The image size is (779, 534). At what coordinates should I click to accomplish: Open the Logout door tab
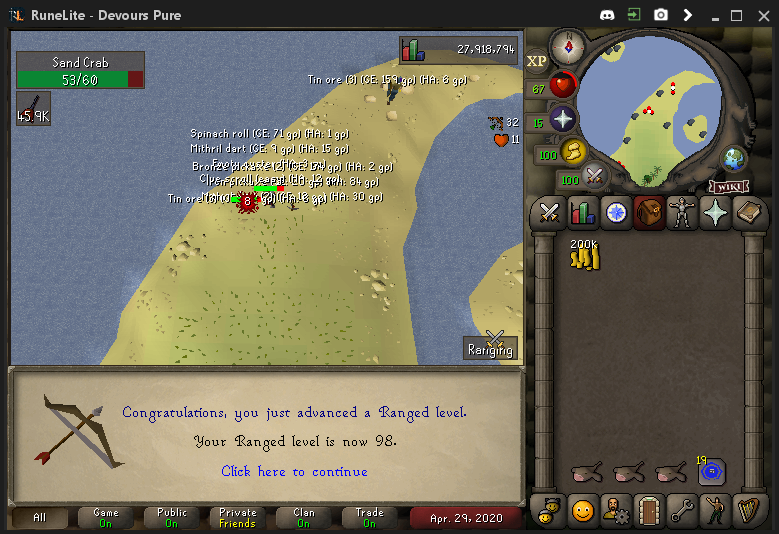coord(649,510)
